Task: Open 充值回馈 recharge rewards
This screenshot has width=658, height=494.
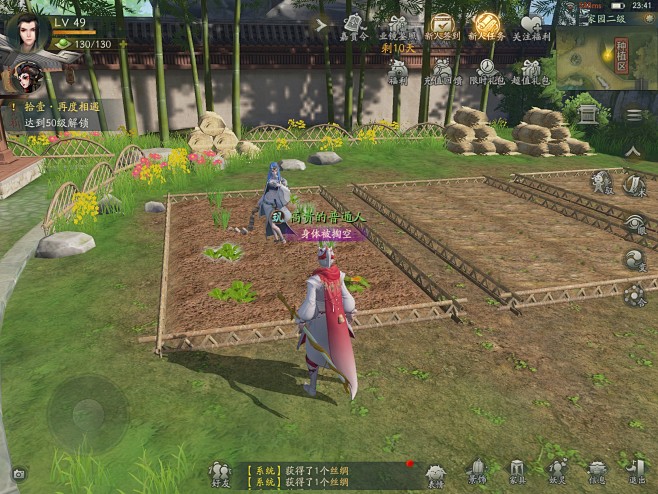Action: pos(444,70)
